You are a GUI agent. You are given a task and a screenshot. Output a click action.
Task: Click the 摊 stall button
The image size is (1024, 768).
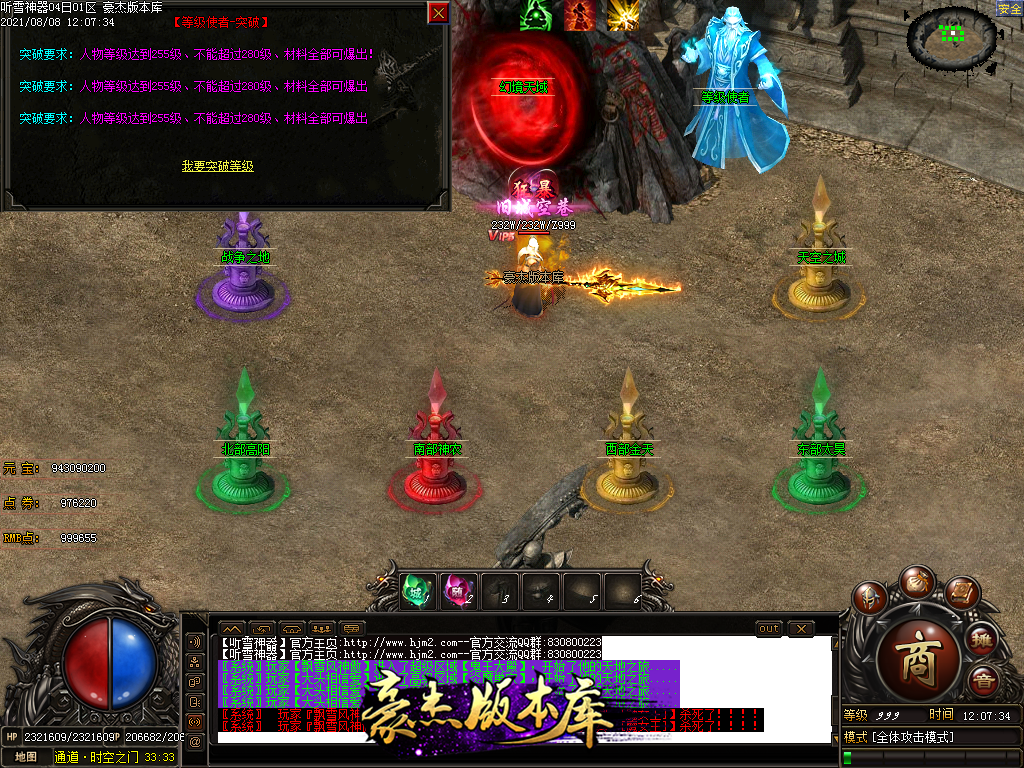982,639
